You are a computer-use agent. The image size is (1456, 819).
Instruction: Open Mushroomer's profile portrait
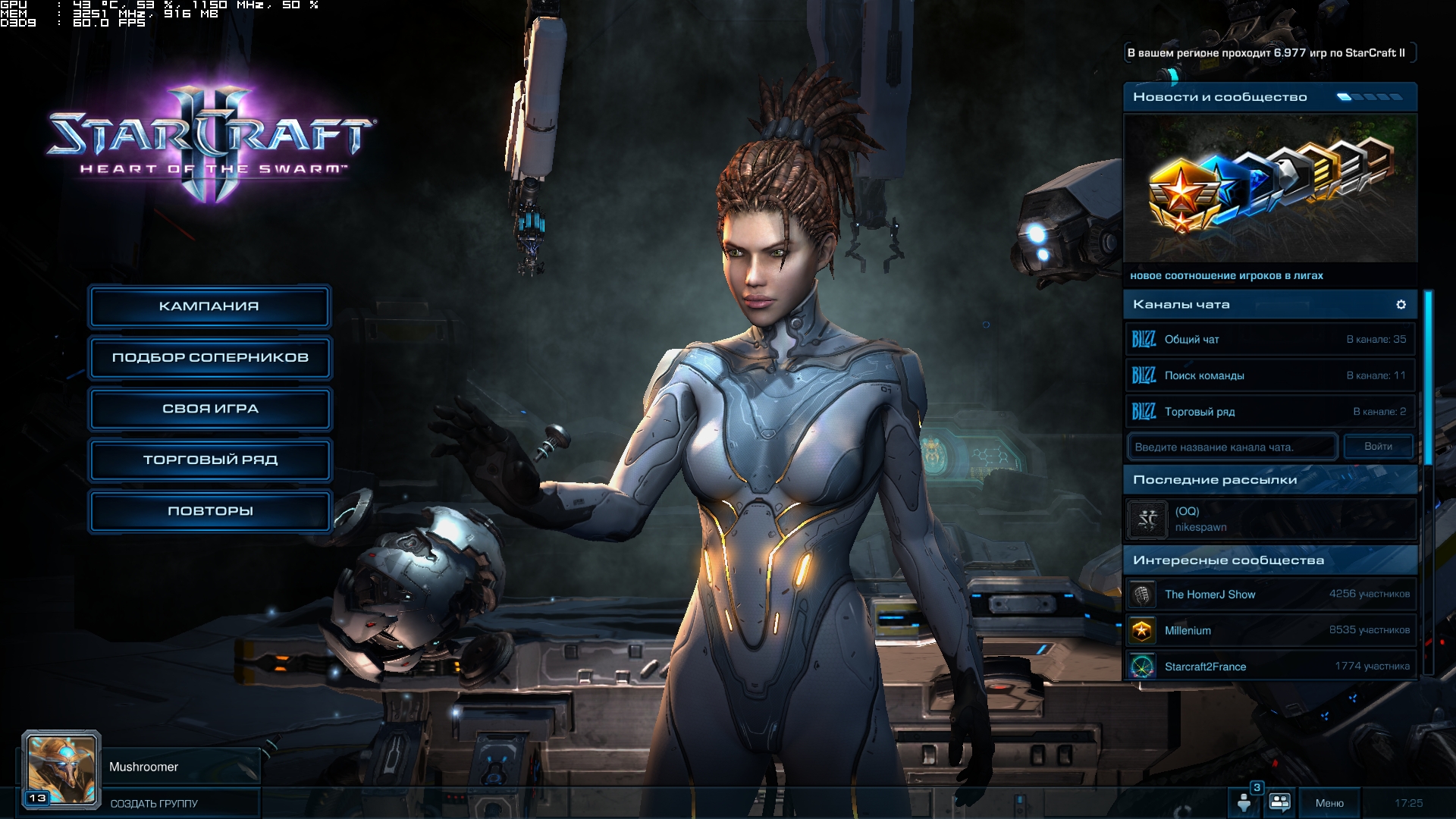tap(61, 770)
